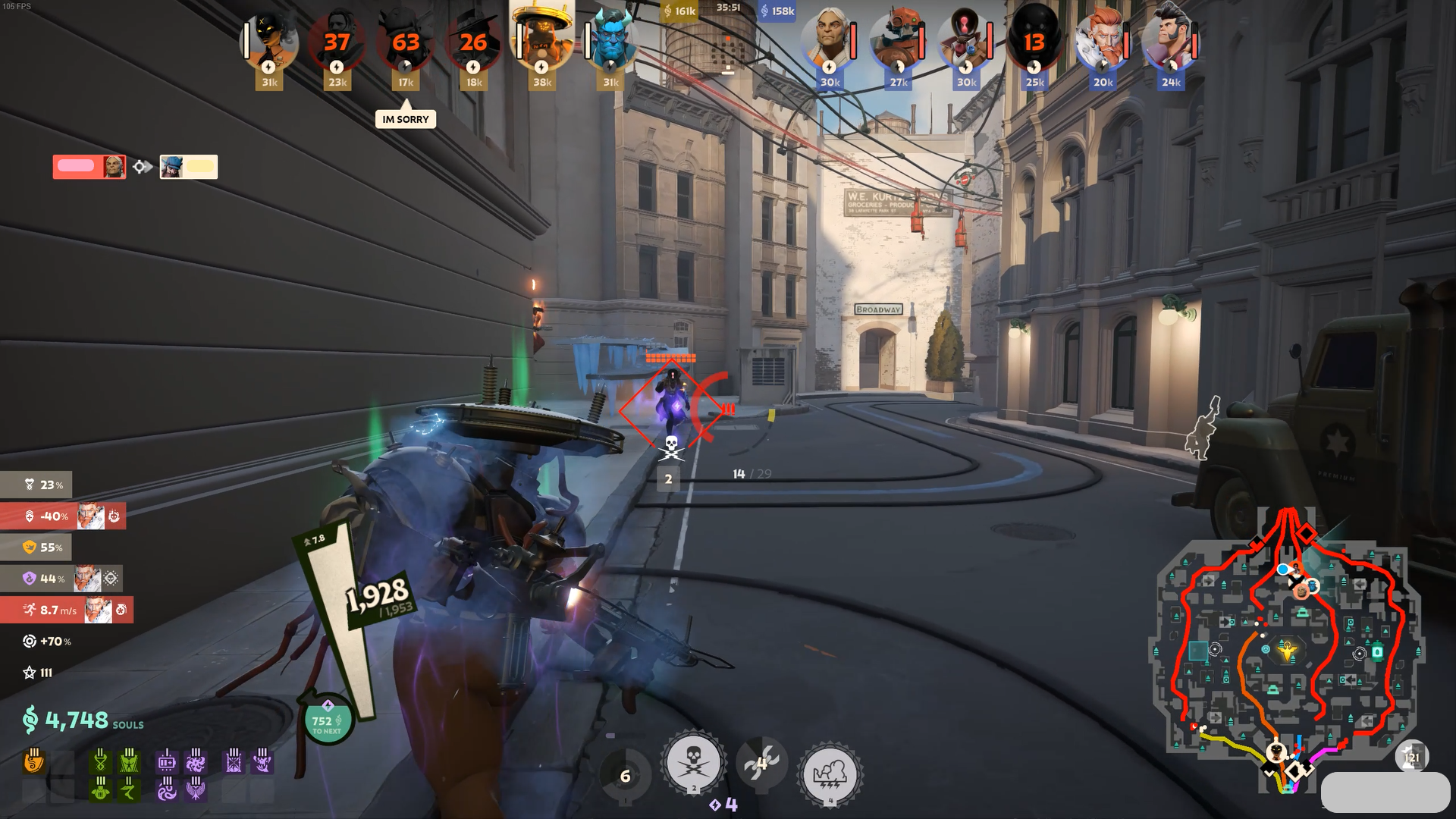
Task: Select the ally portrait showing respawn 63
Action: click(406, 42)
